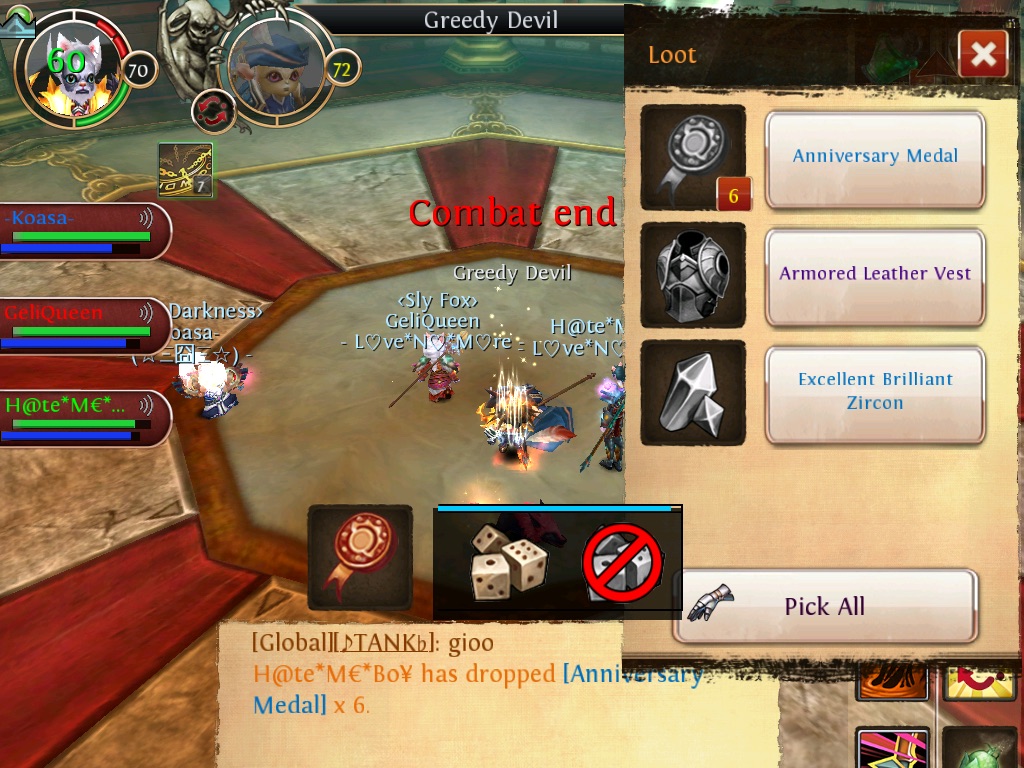Select party member -Koasa-

click(x=78, y=231)
